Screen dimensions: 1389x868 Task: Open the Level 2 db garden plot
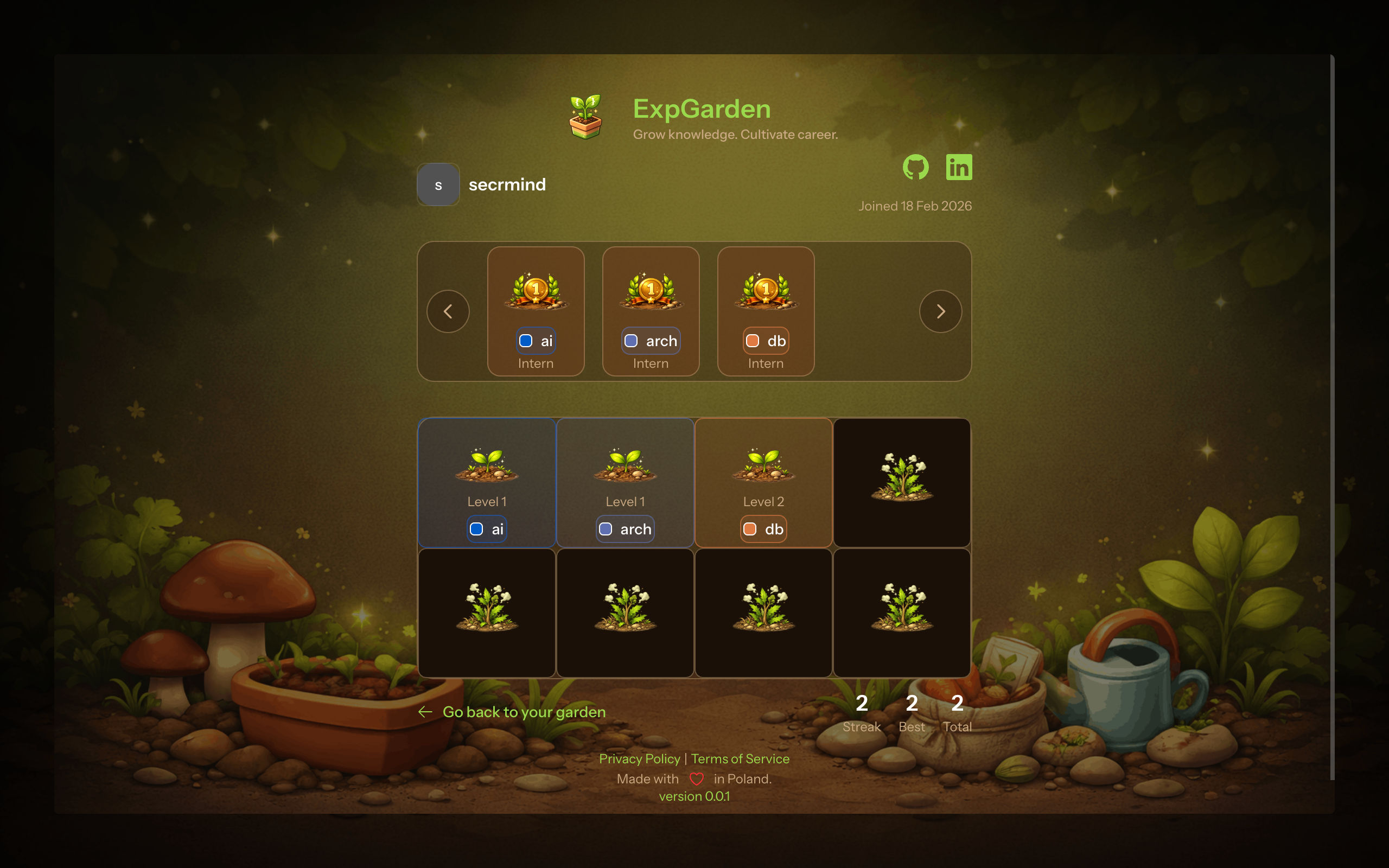point(763,482)
